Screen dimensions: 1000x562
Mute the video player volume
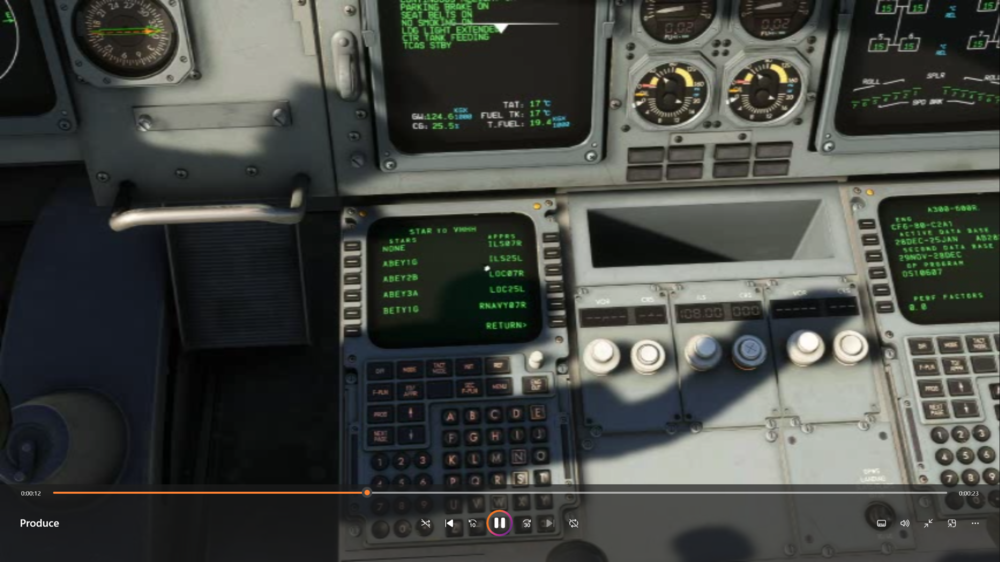905,523
